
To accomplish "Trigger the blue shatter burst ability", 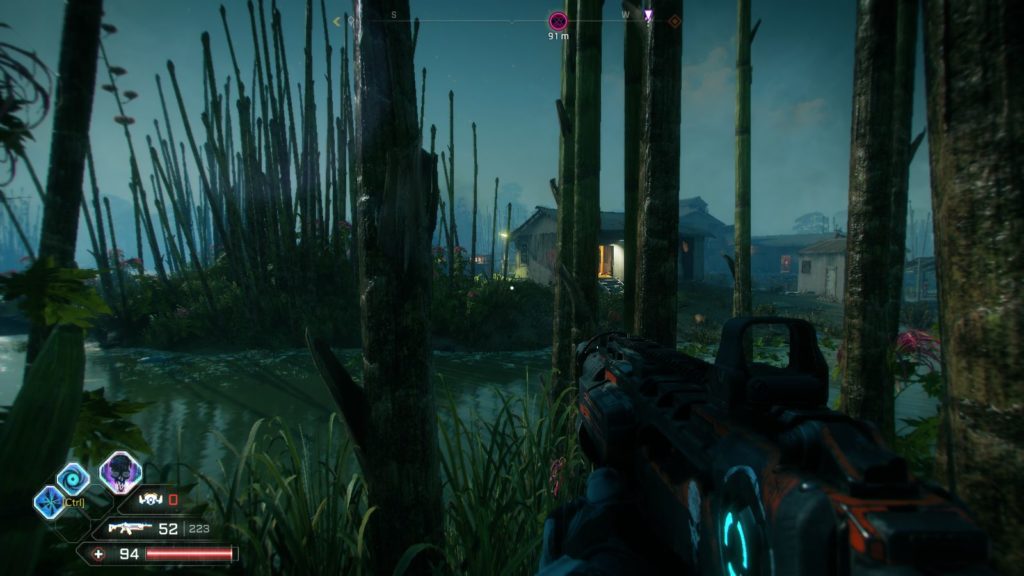I will coord(48,501).
